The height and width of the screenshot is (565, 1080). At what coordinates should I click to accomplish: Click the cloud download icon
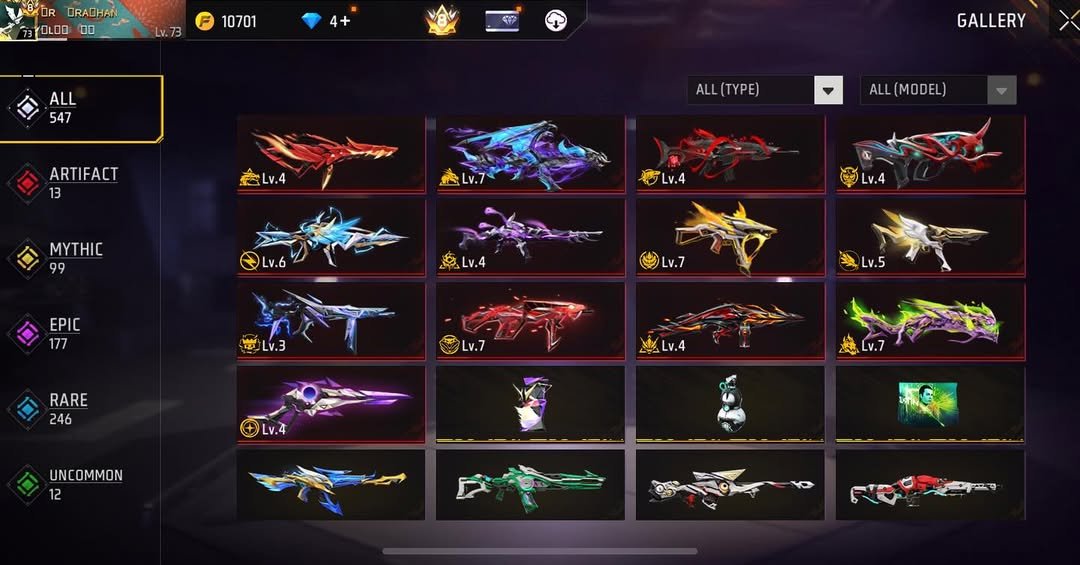(x=556, y=21)
